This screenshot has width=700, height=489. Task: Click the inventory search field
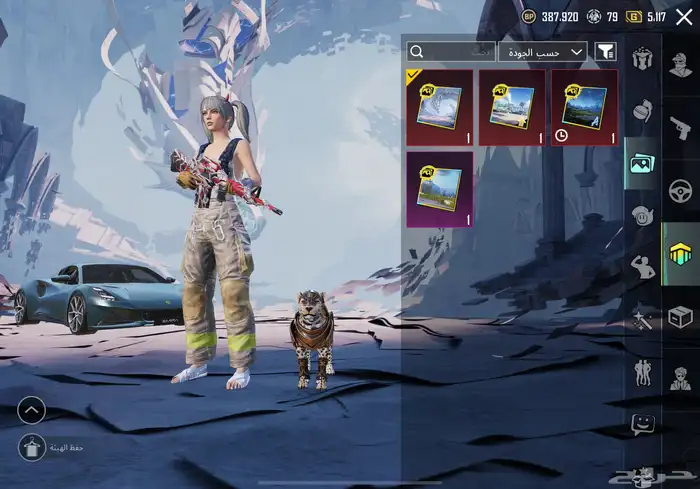pos(452,51)
